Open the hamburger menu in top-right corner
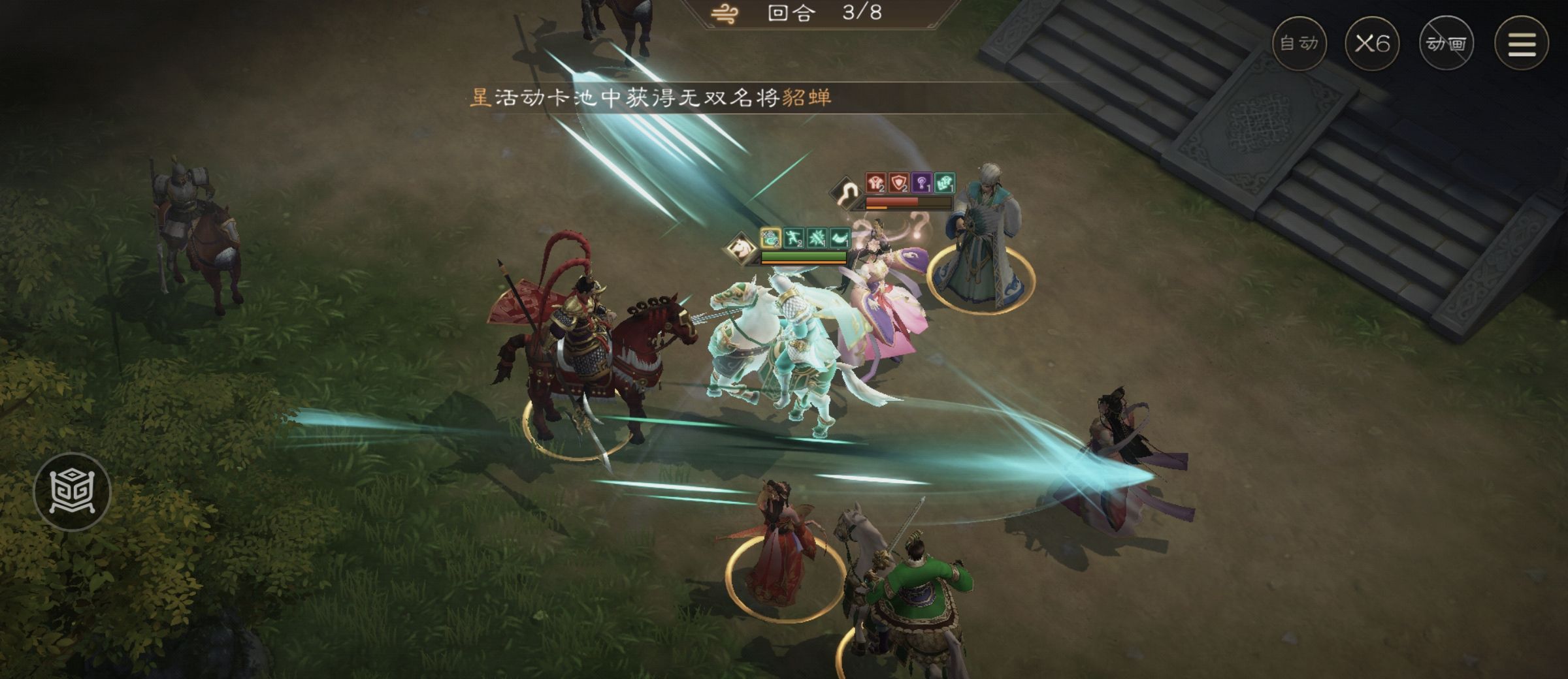 tap(1520, 42)
